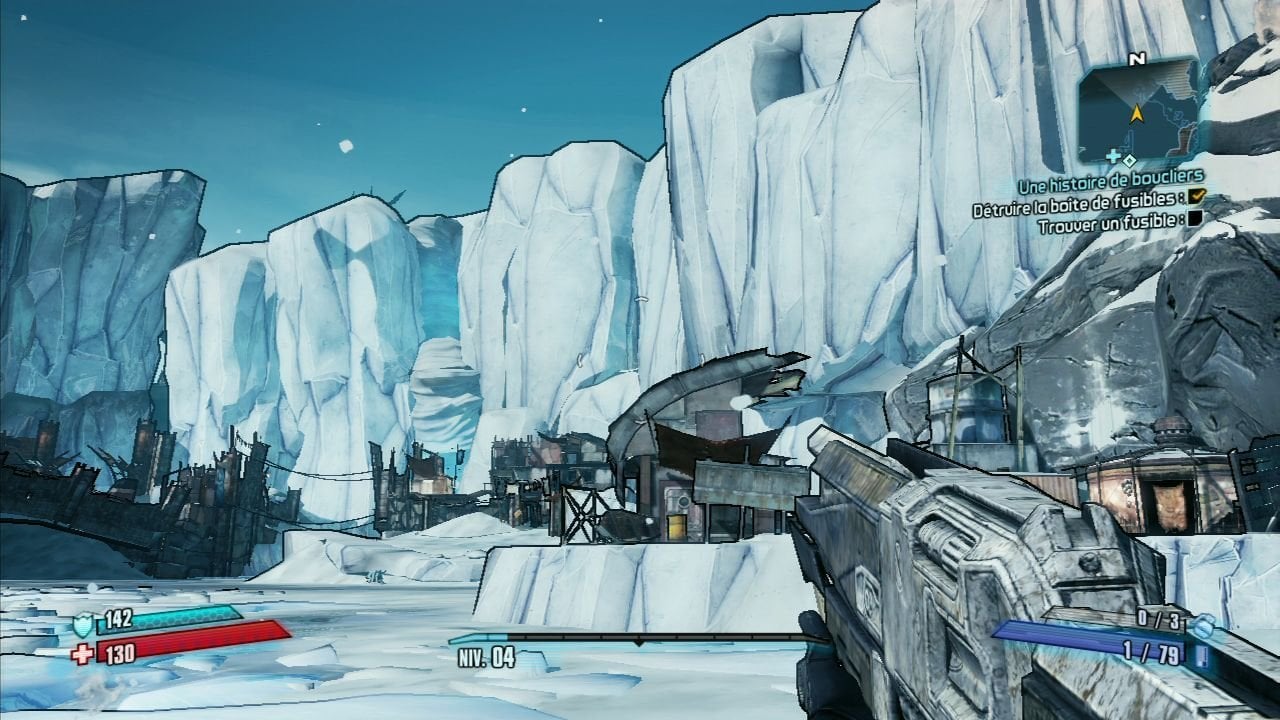Click the checked "Détruire la boîte de fusibles" checkbox
The height and width of the screenshot is (720, 1280).
pyautogui.click(x=1198, y=199)
